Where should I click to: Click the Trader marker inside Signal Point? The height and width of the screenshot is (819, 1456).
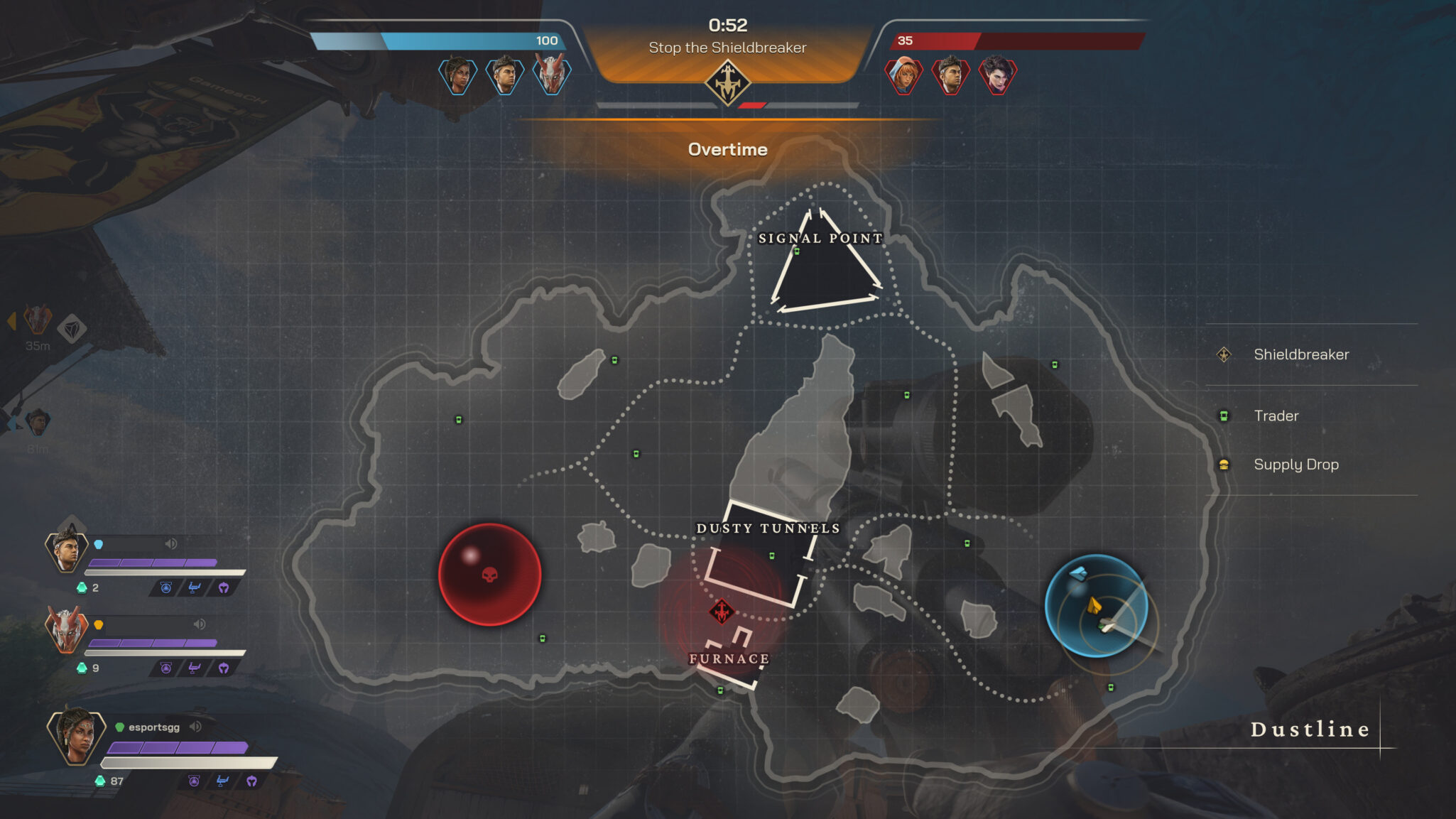pyautogui.click(x=797, y=251)
